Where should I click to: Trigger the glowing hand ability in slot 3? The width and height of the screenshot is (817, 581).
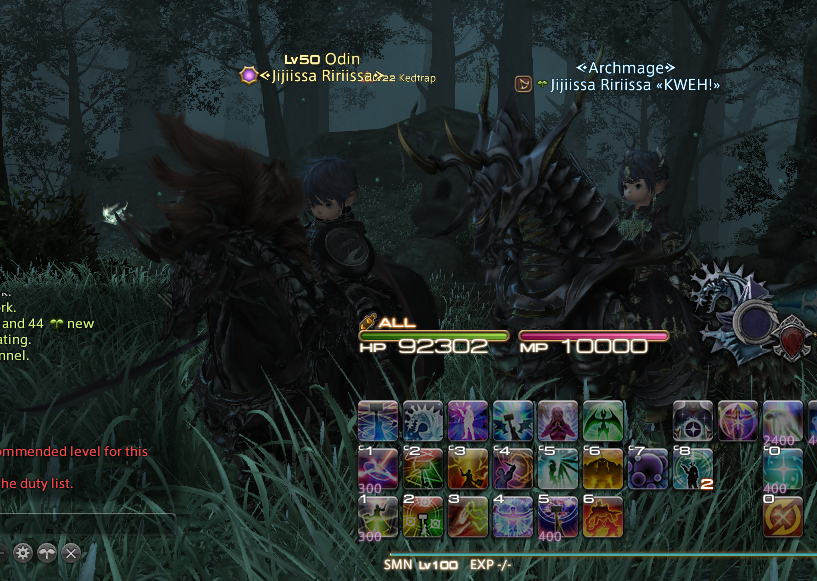[468, 517]
